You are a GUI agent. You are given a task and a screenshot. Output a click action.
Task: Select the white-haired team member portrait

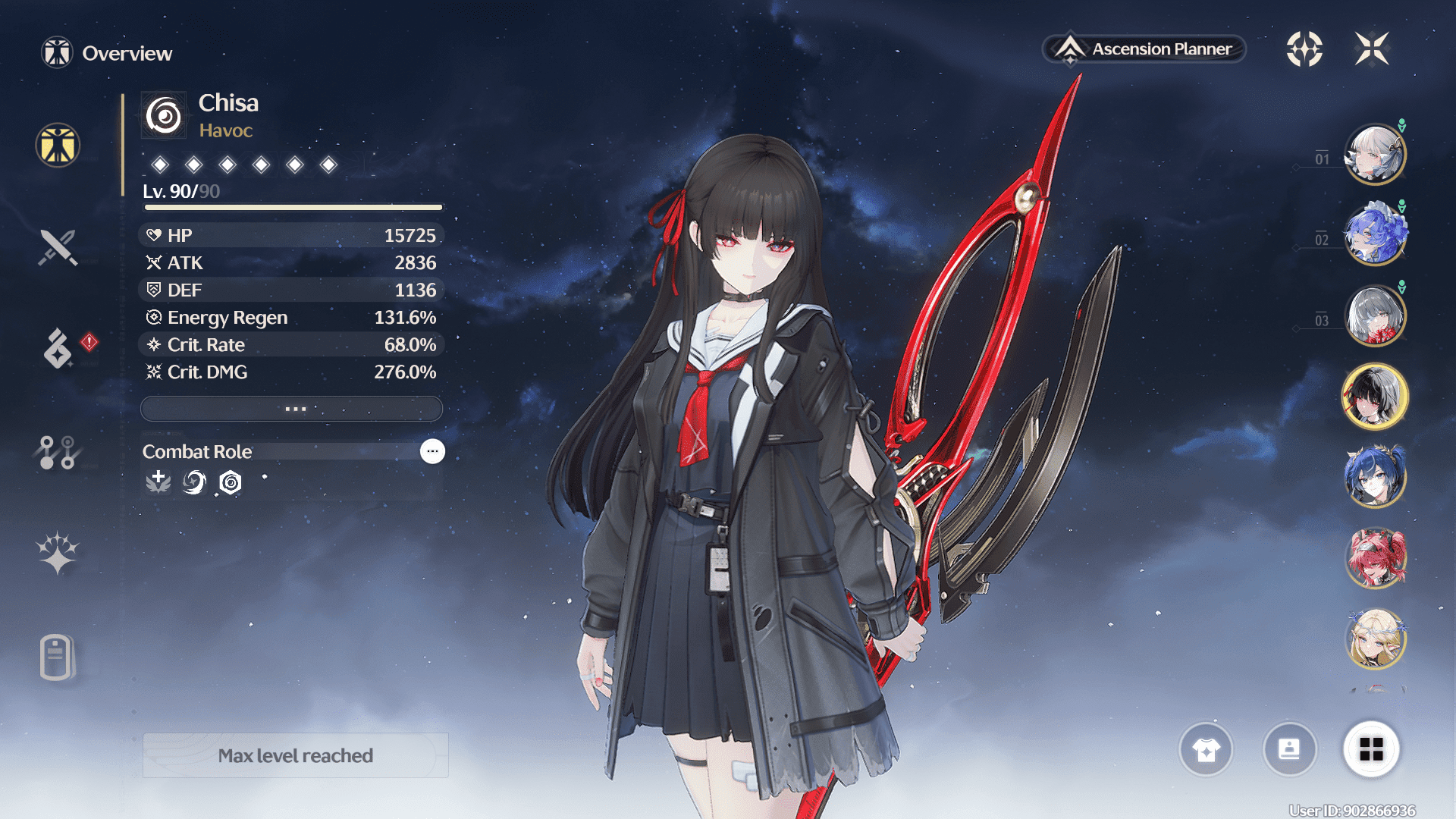pos(1375,155)
